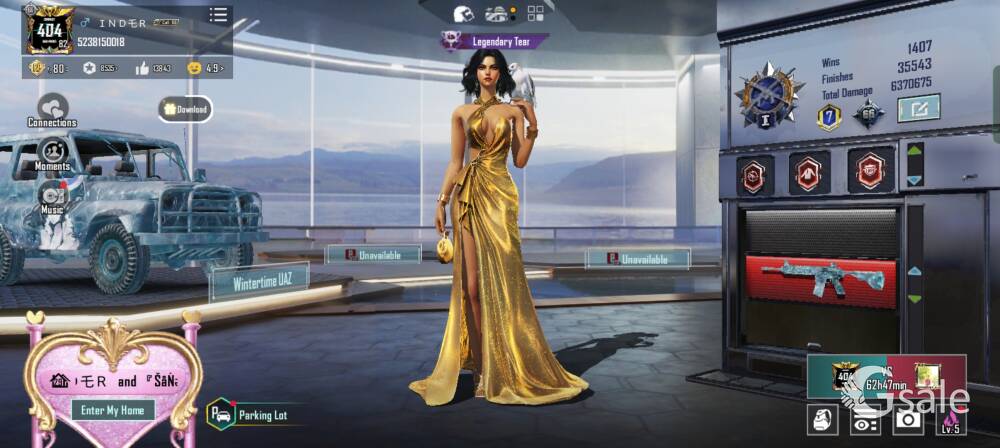The image size is (1000, 448).
Task: Edit the stats card with the pencil button
Action: tap(917, 107)
